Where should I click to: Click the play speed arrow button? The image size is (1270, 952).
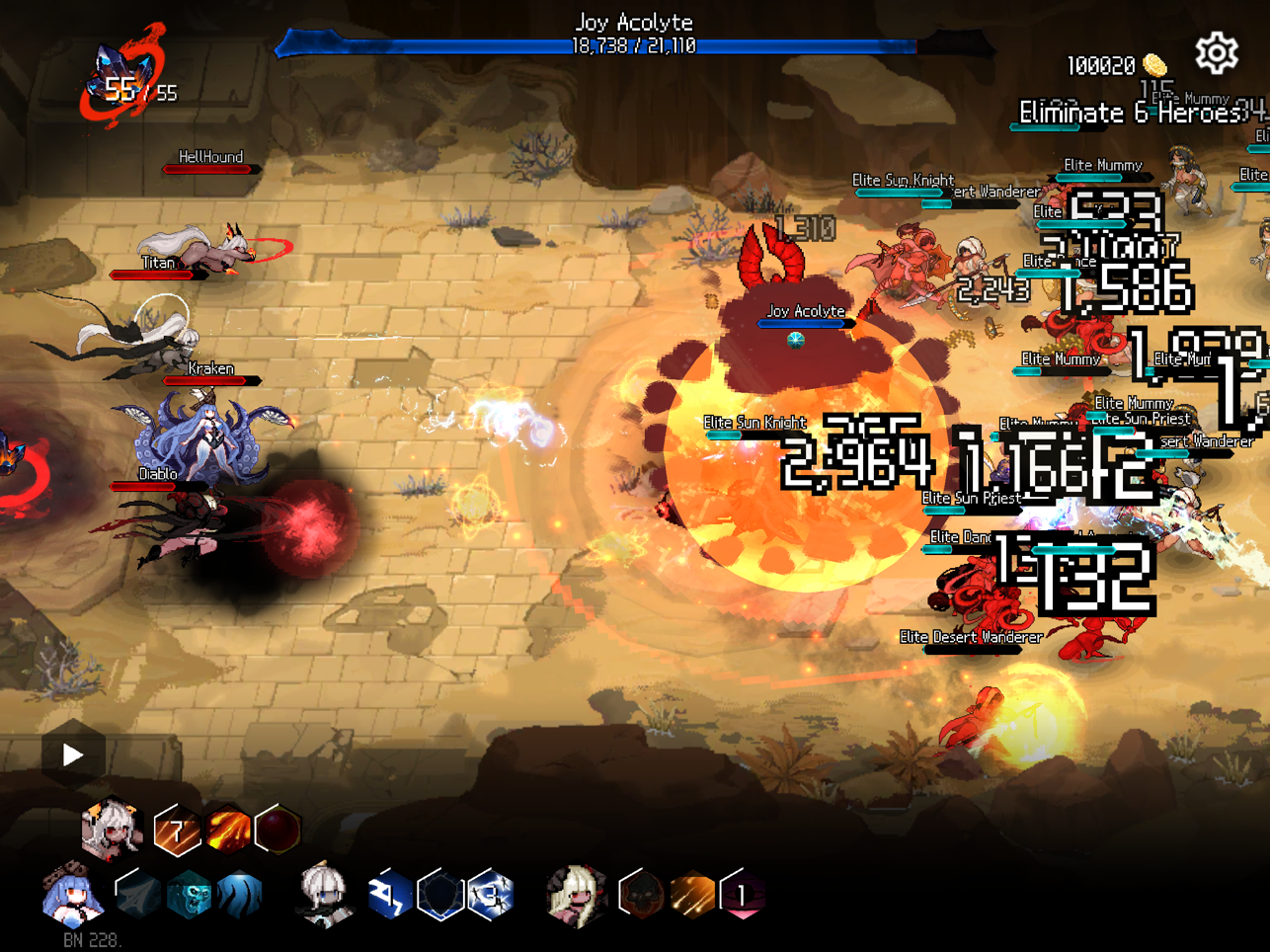[73, 755]
